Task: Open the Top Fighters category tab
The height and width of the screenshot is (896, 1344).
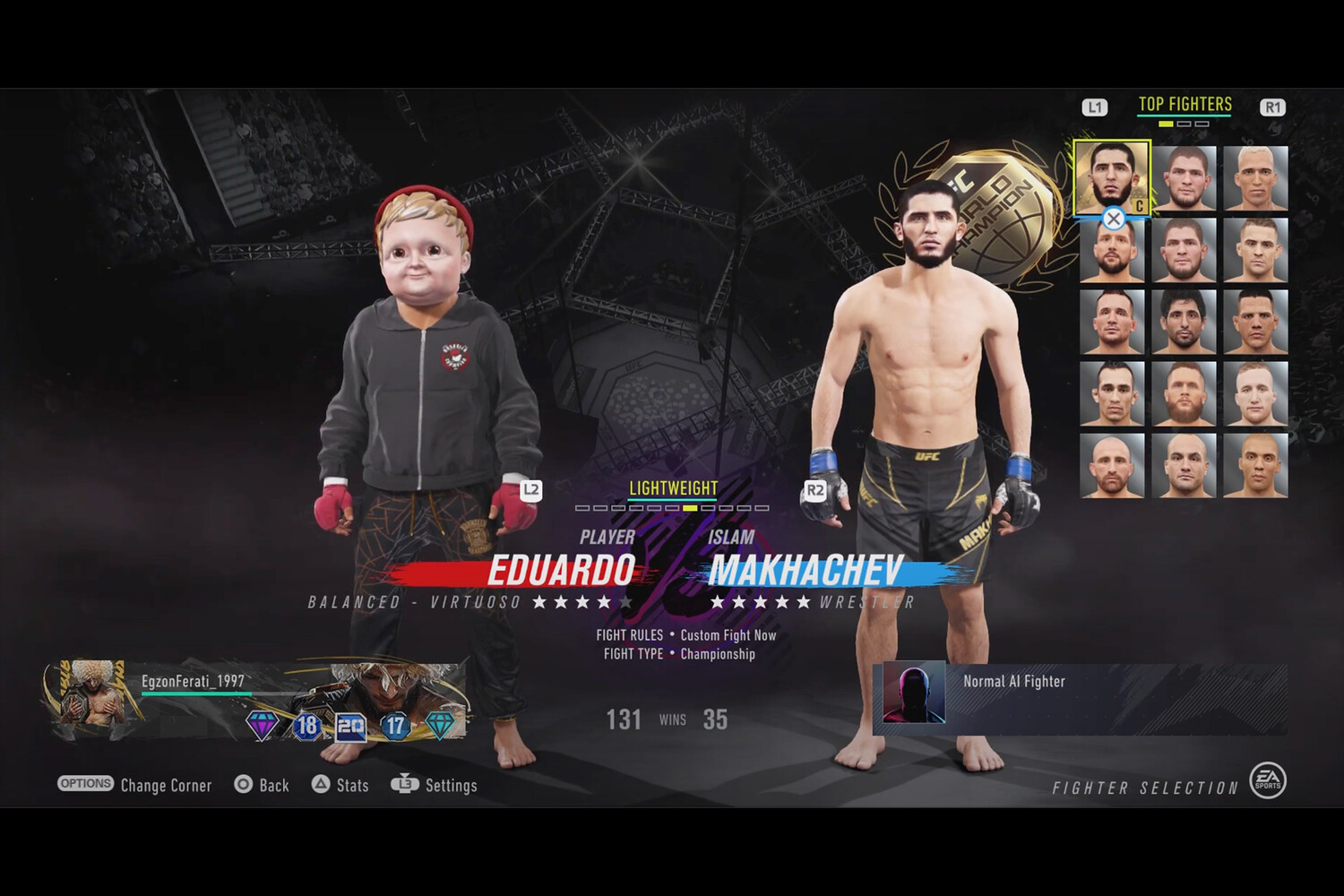Action: pyautogui.click(x=1185, y=105)
